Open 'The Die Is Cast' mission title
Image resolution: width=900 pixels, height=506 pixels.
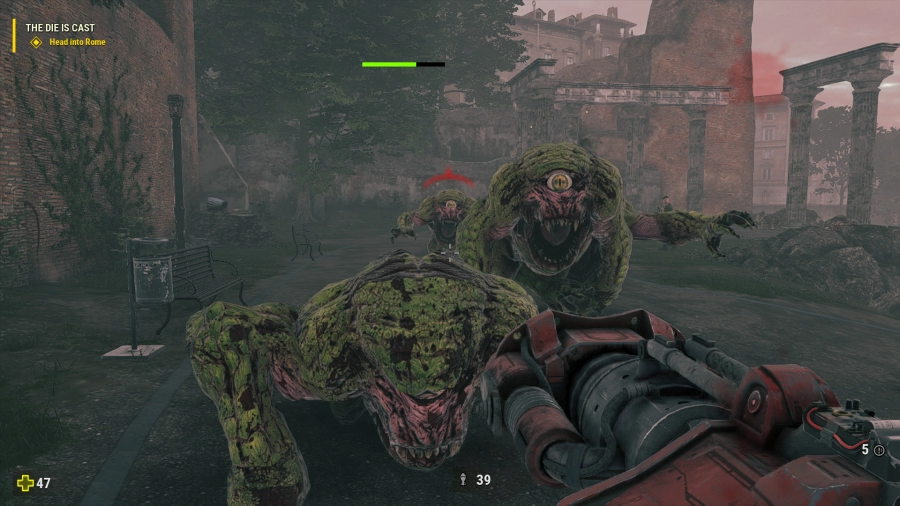pos(63,29)
